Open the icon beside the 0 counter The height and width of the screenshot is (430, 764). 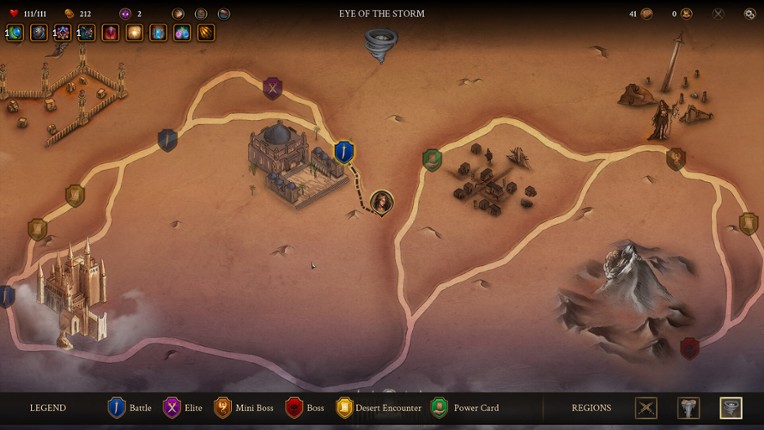[x=686, y=14]
